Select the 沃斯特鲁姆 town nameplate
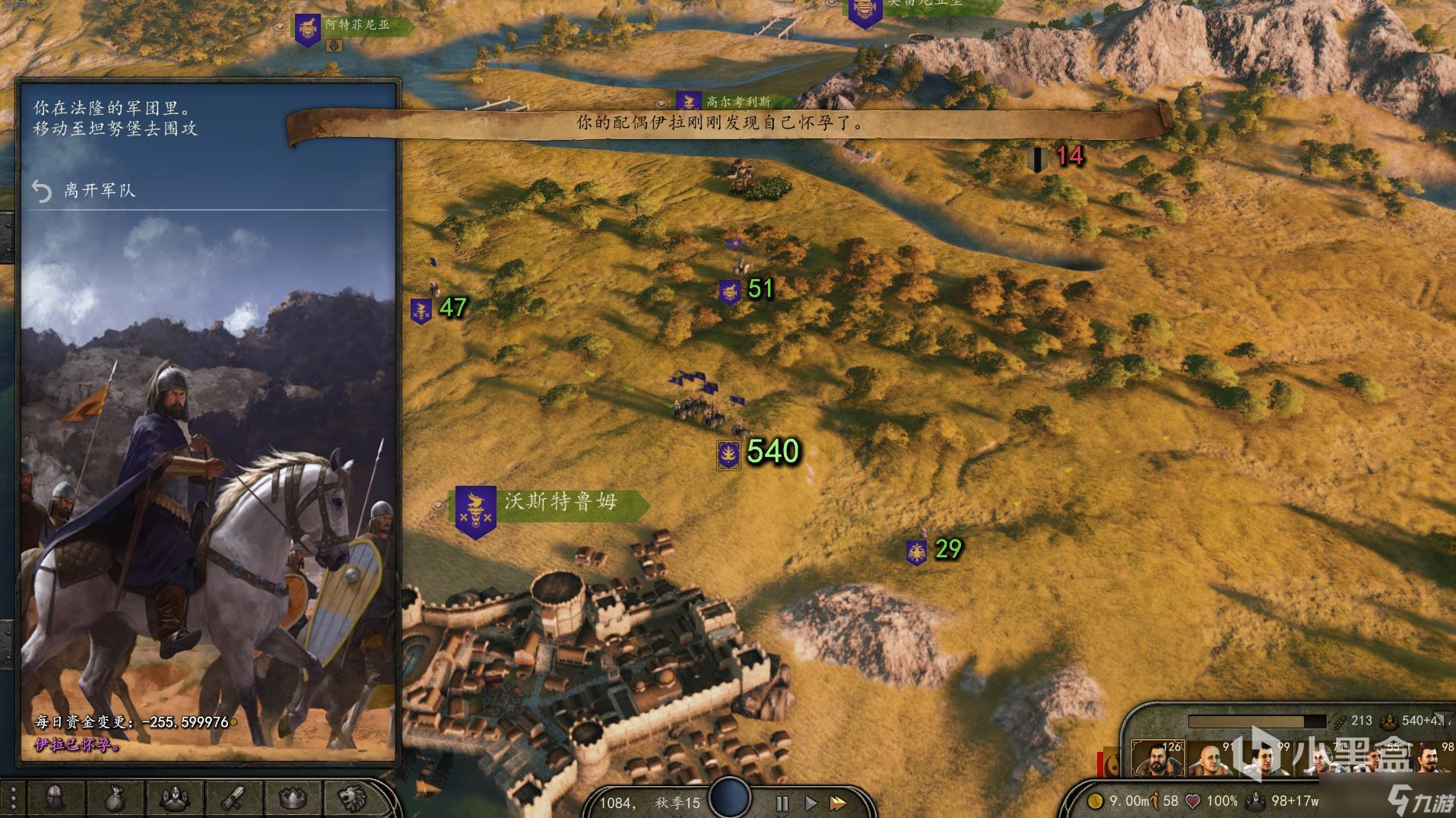Viewport: 1456px width, 818px height. click(x=559, y=503)
